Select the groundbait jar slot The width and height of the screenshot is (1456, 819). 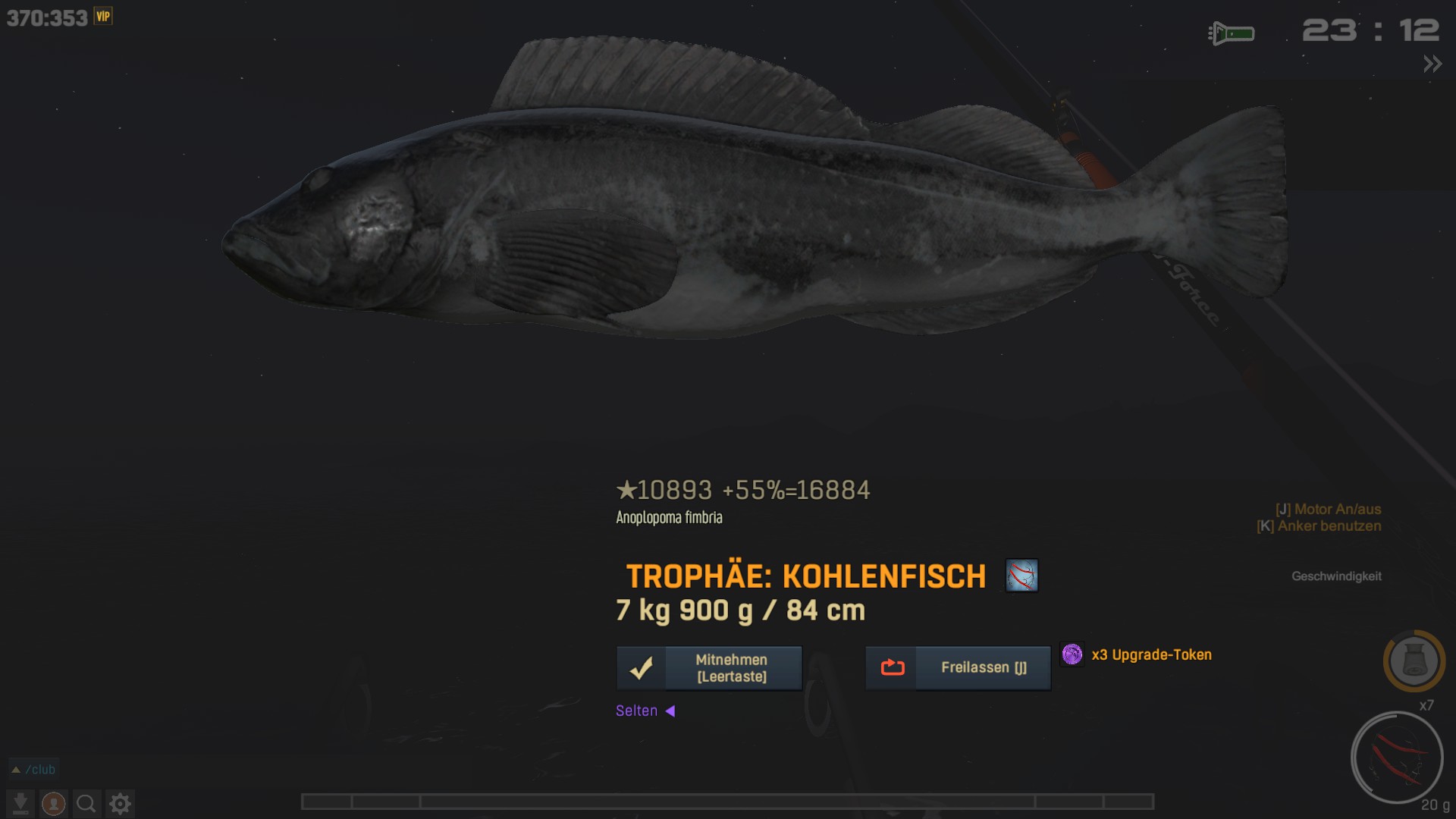[1414, 661]
